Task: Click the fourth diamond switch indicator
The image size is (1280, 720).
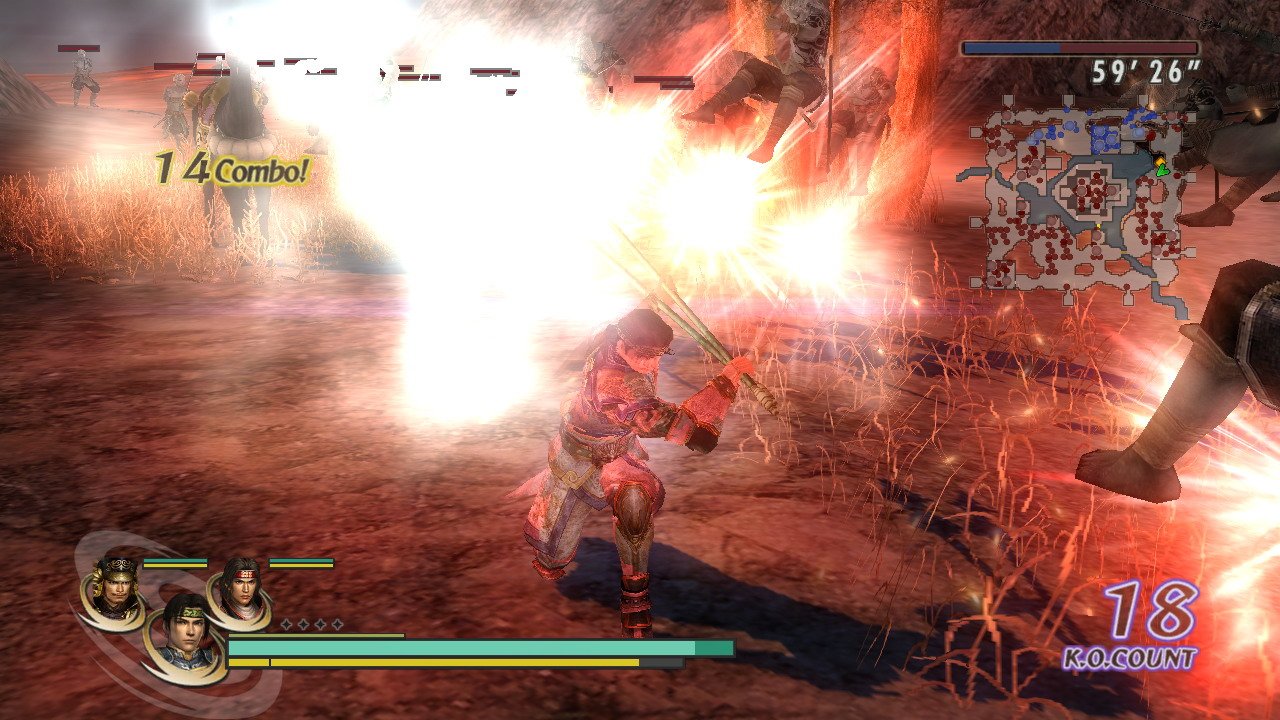Action: click(x=339, y=623)
